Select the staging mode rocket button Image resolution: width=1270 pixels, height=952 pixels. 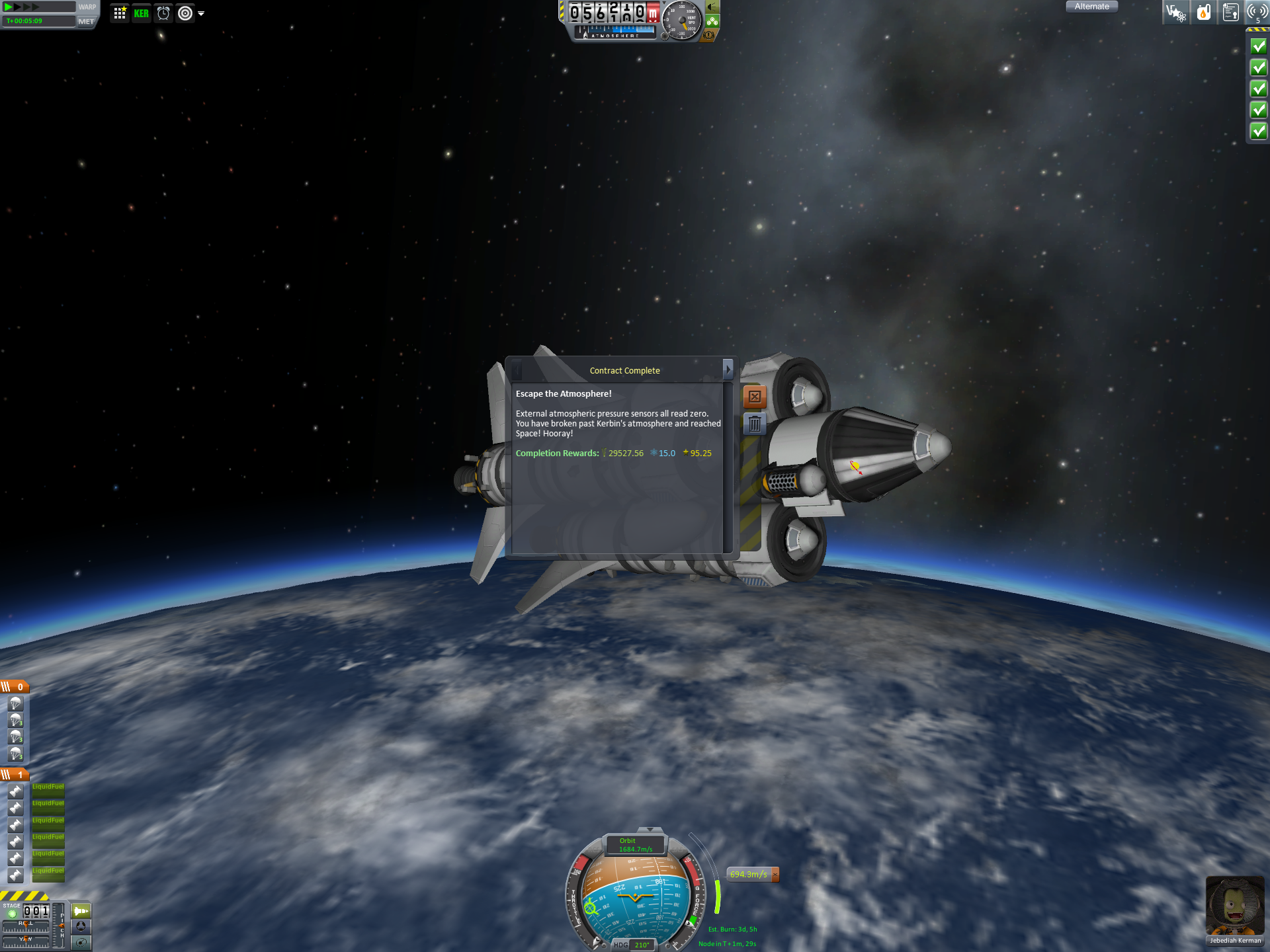click(81, 911)
